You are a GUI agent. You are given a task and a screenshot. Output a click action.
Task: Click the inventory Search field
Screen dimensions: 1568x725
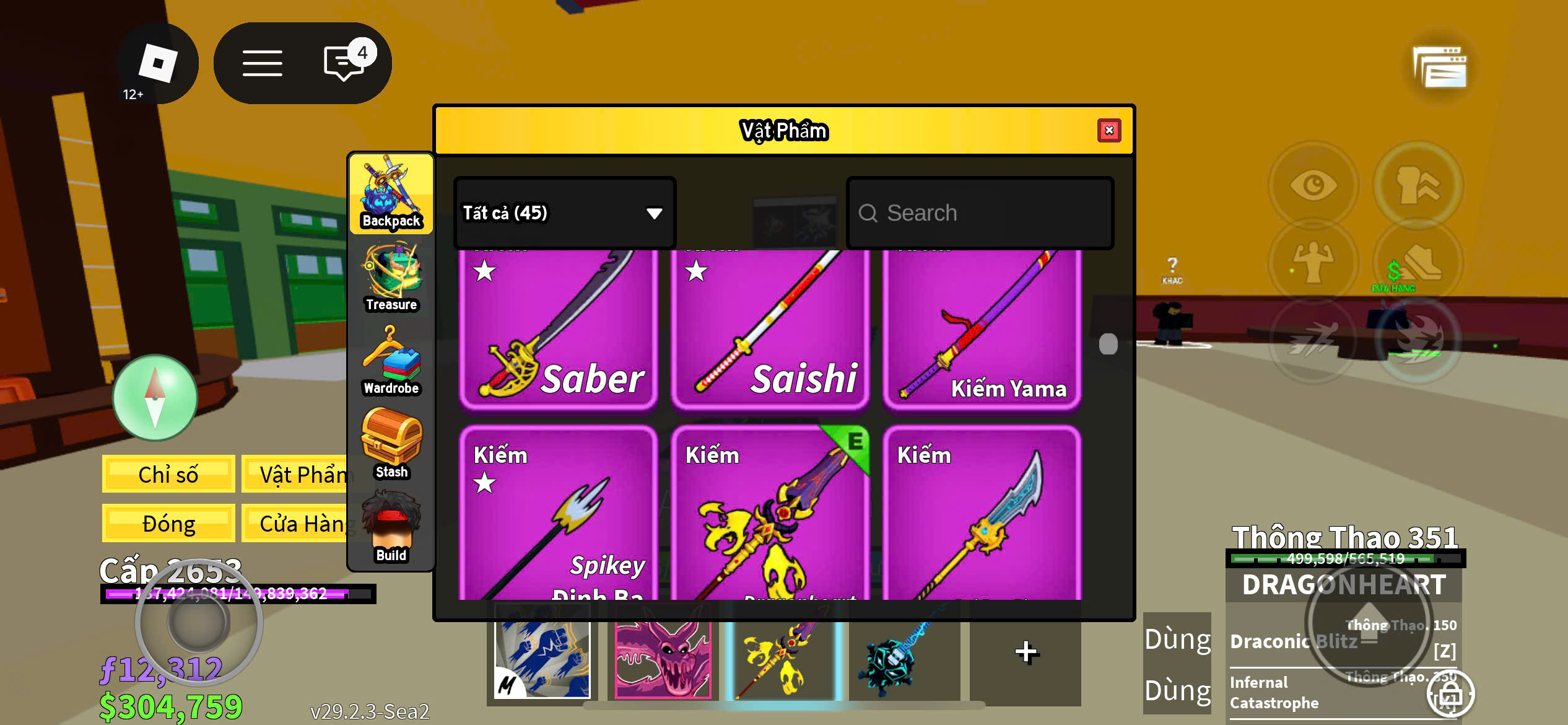pyautogui.click(x=980, y=213)
